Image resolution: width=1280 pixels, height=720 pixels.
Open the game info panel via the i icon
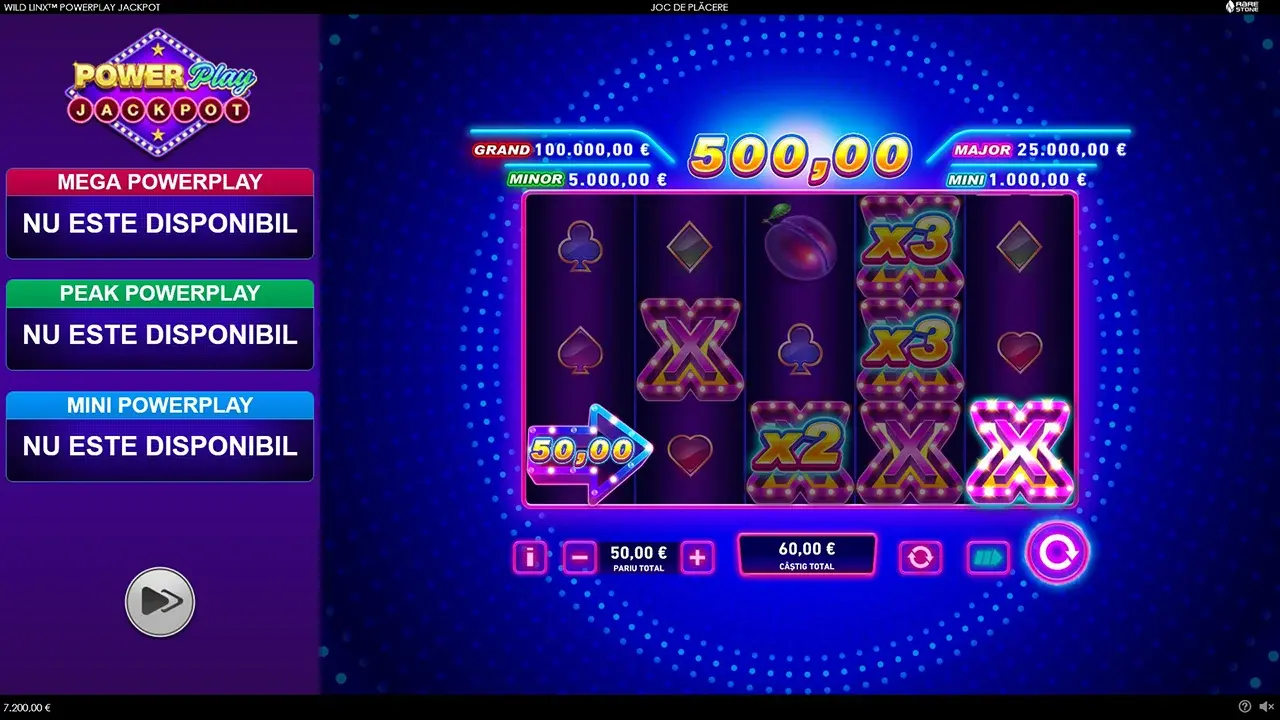point(530,557)
